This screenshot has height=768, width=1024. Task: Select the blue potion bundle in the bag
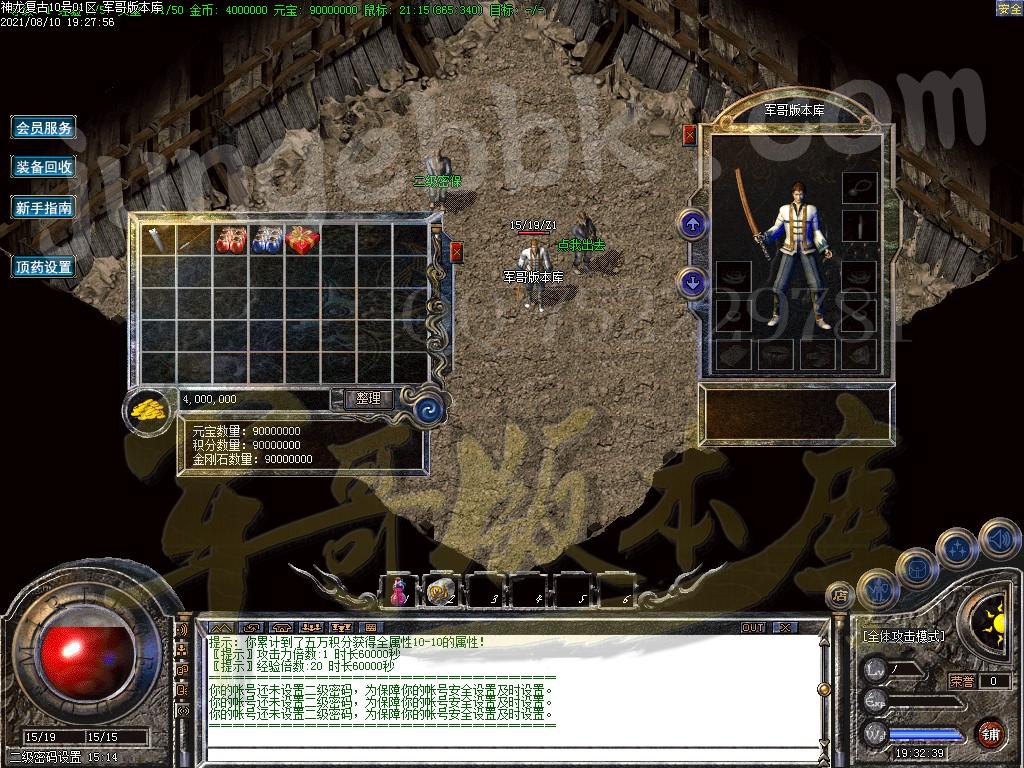[x=266, y=239]
